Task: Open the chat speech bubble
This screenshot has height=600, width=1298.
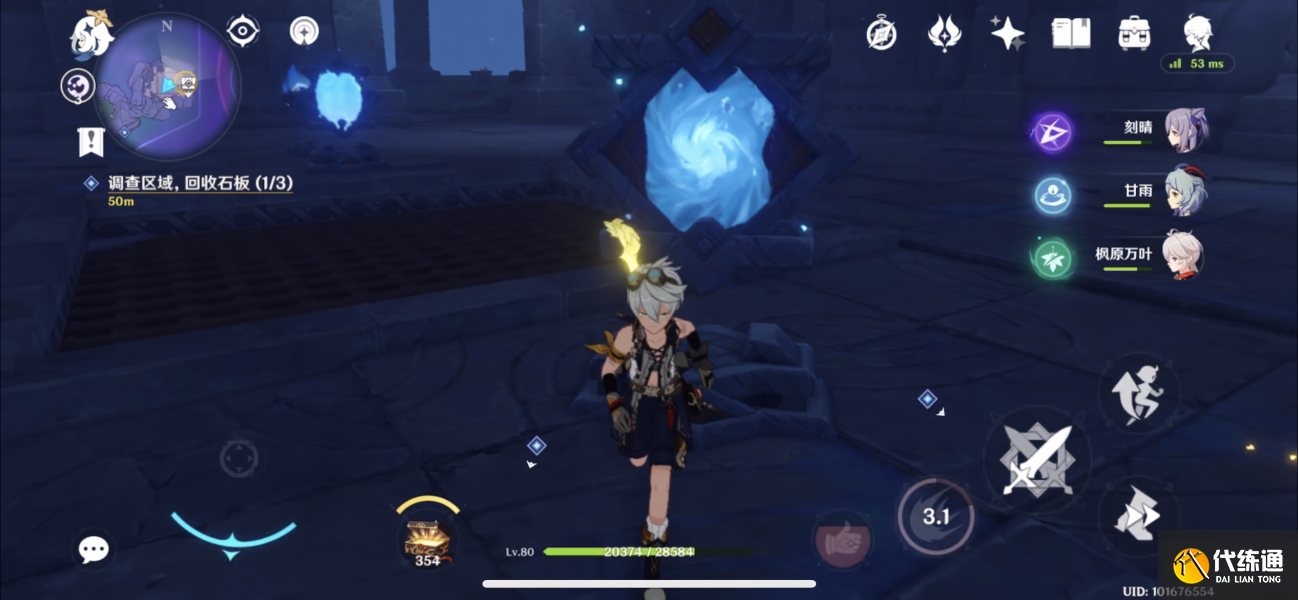Action: 94,548
